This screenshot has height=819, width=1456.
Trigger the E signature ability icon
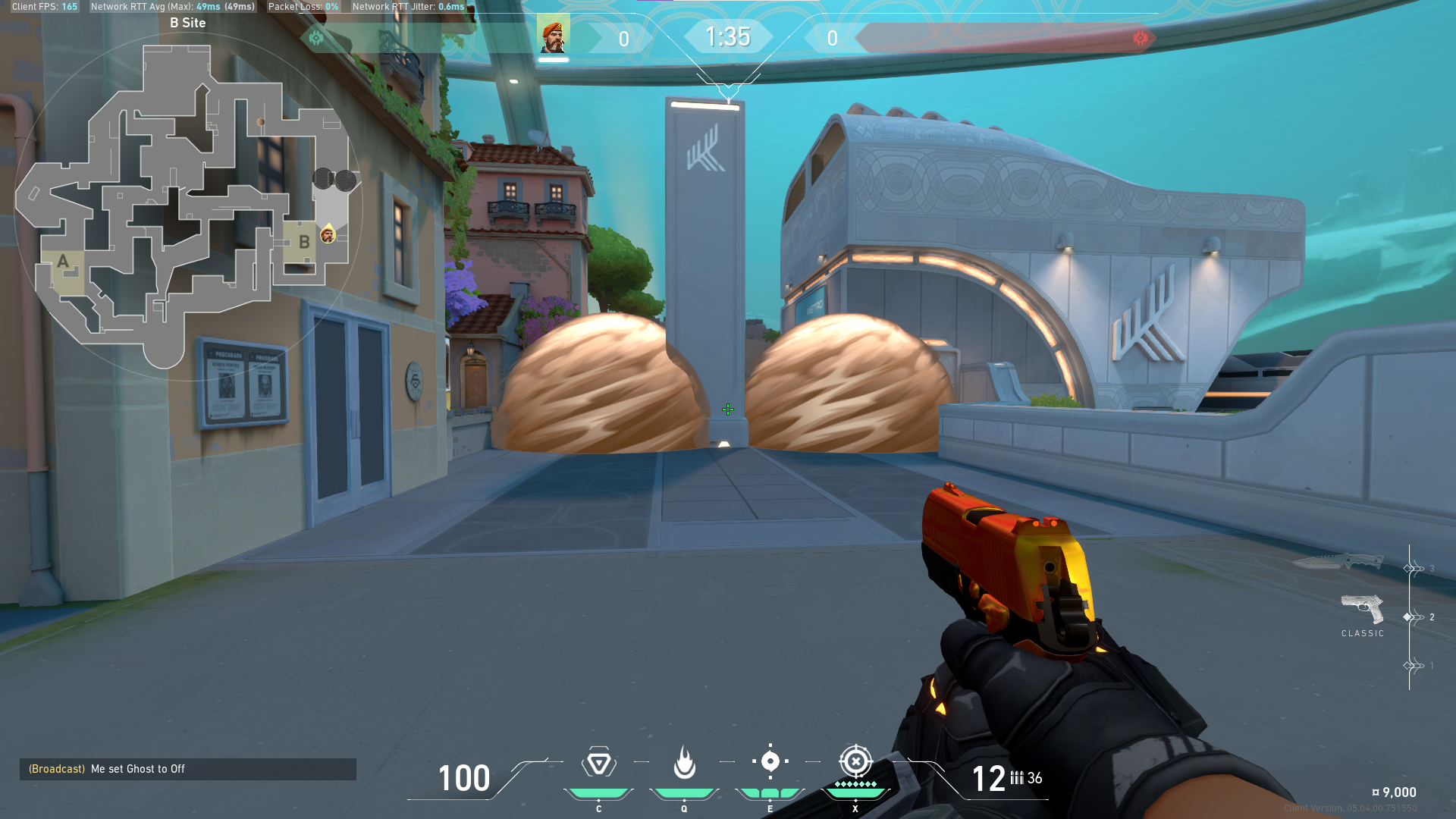click(770, 761)
